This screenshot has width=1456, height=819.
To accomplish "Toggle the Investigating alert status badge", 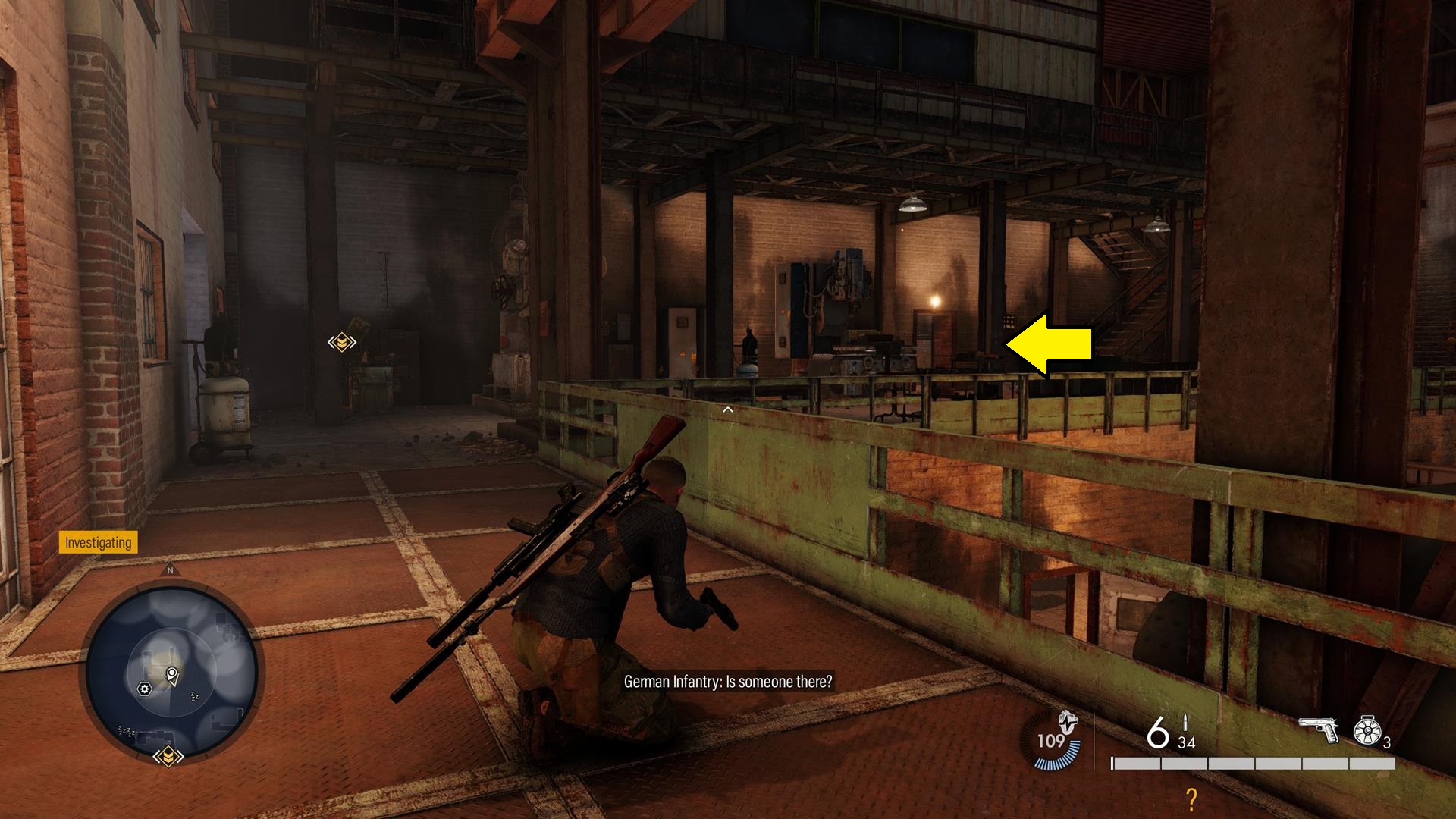I will tap(97, 543).
